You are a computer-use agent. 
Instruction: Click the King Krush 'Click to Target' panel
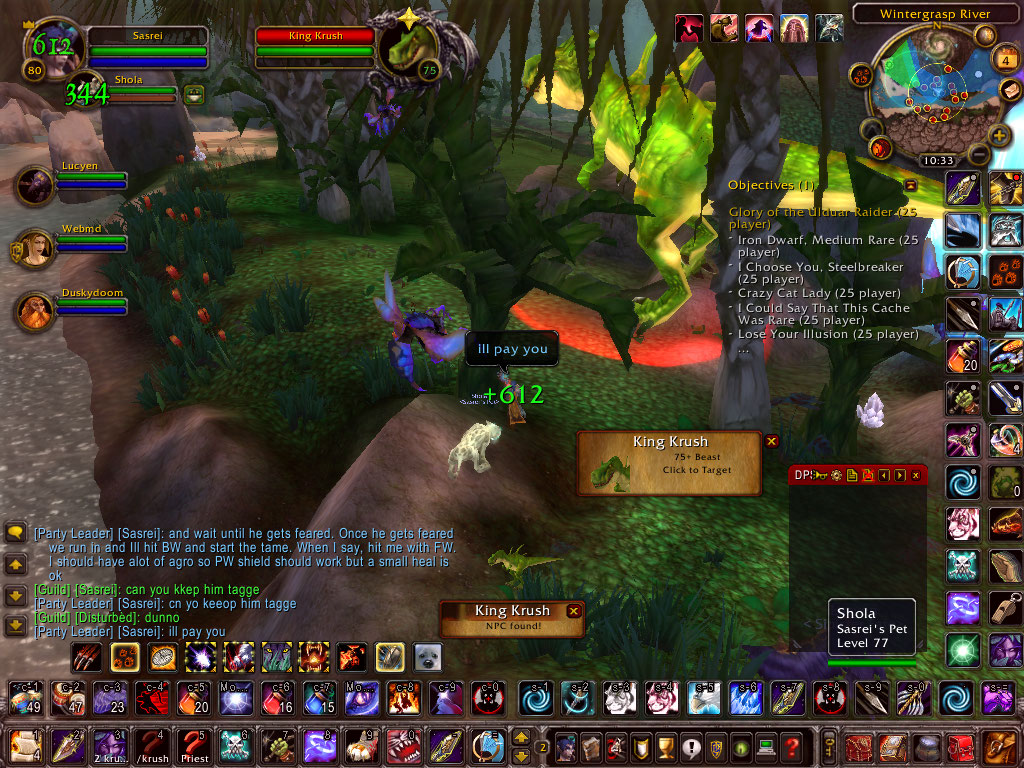[670, 462]
